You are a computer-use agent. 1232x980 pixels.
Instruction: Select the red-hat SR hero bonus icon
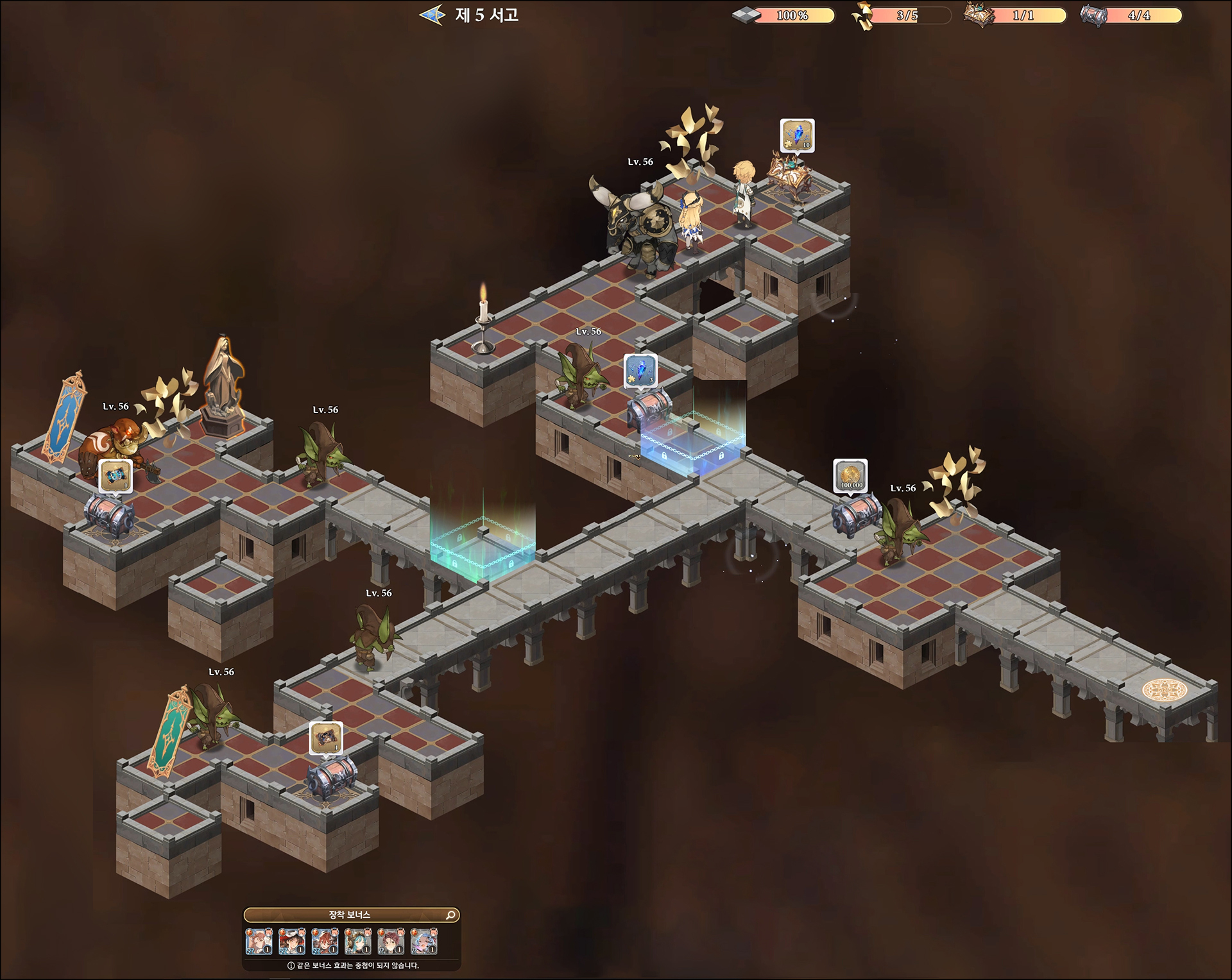tap(292, 942)
